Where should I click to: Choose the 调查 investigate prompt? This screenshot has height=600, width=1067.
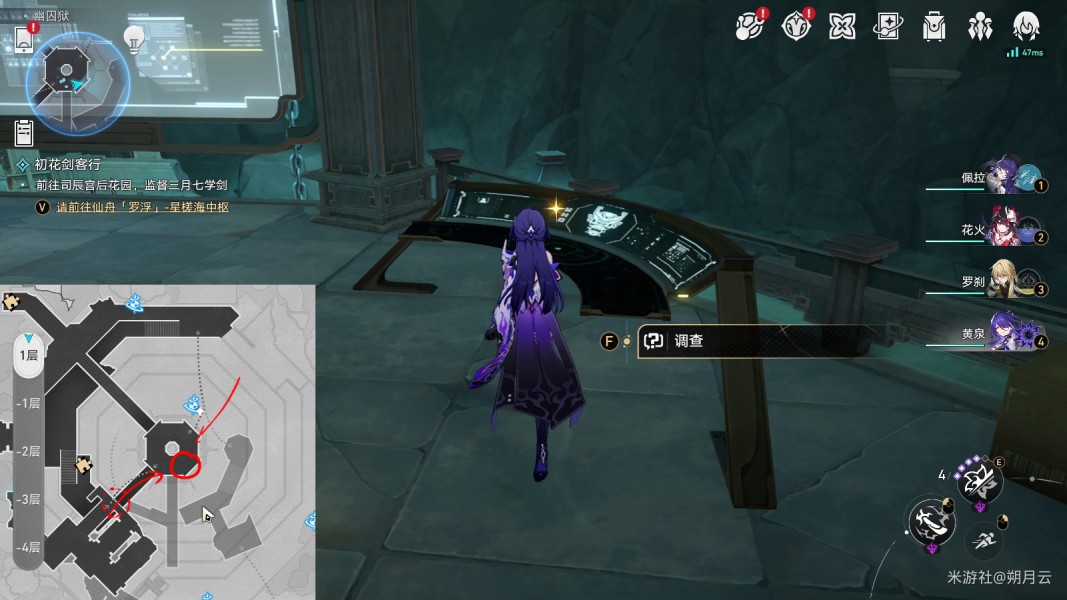(x=689, y=341)
